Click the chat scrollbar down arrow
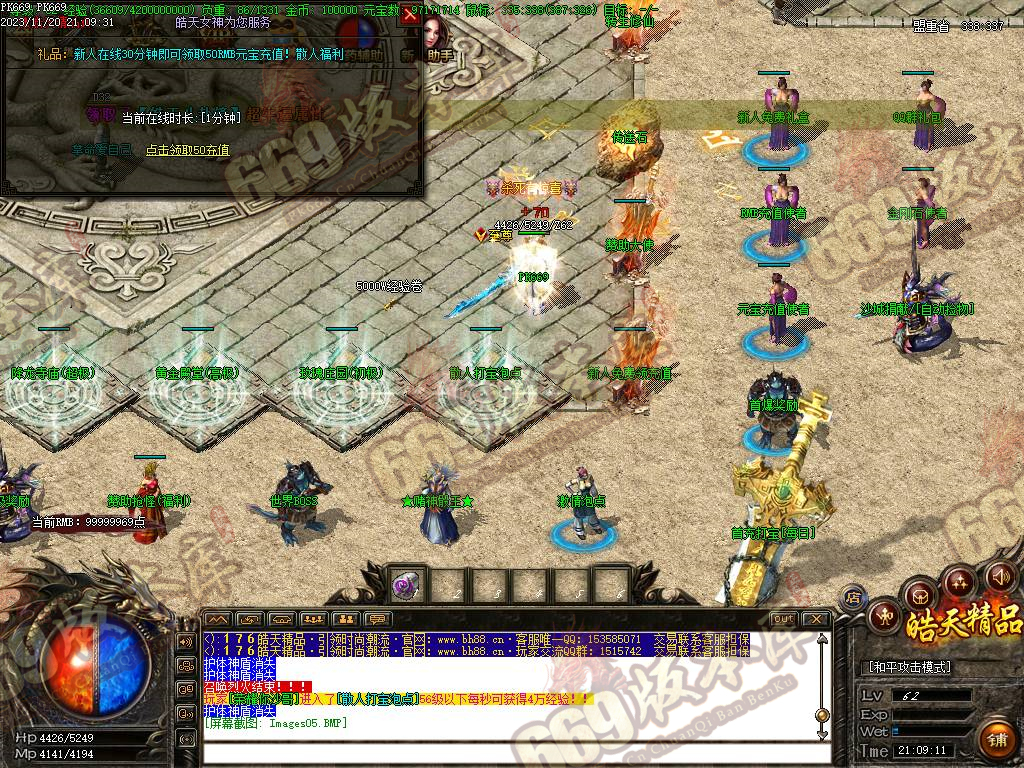This screenshot has width=1024, height=768. 822,733
